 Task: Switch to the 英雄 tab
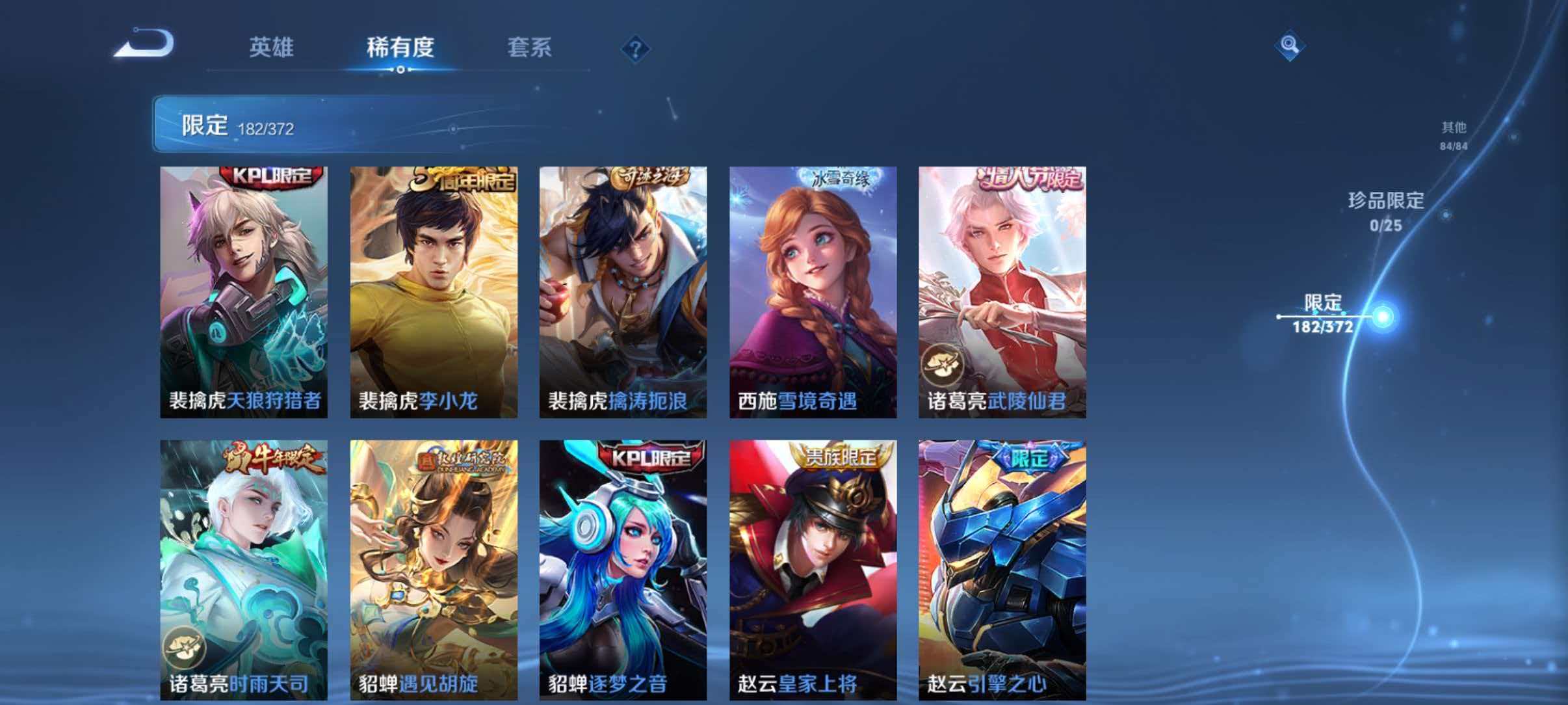[x=273, y=48]
